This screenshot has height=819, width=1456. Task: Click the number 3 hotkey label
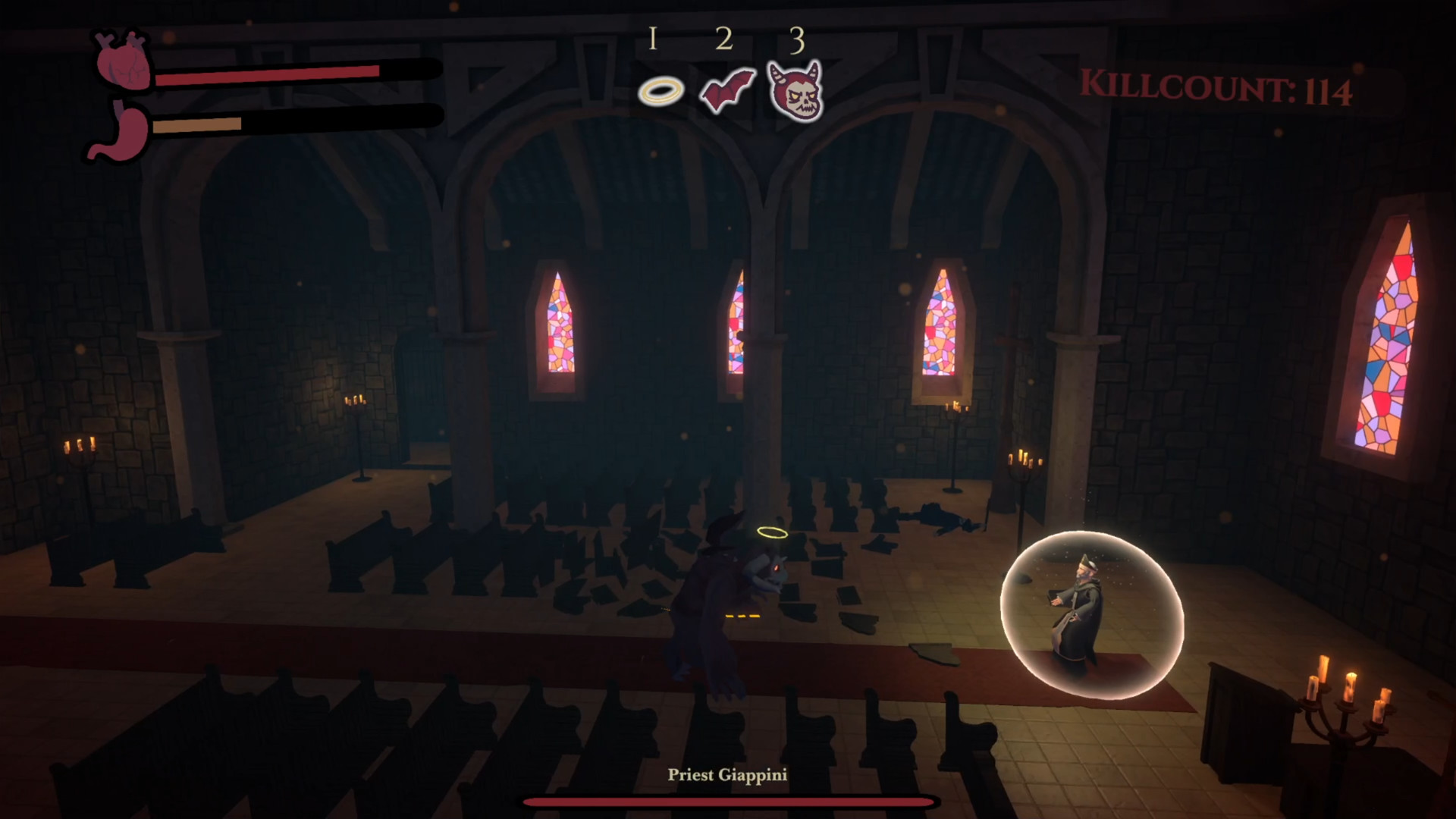(x=797, y=41)
